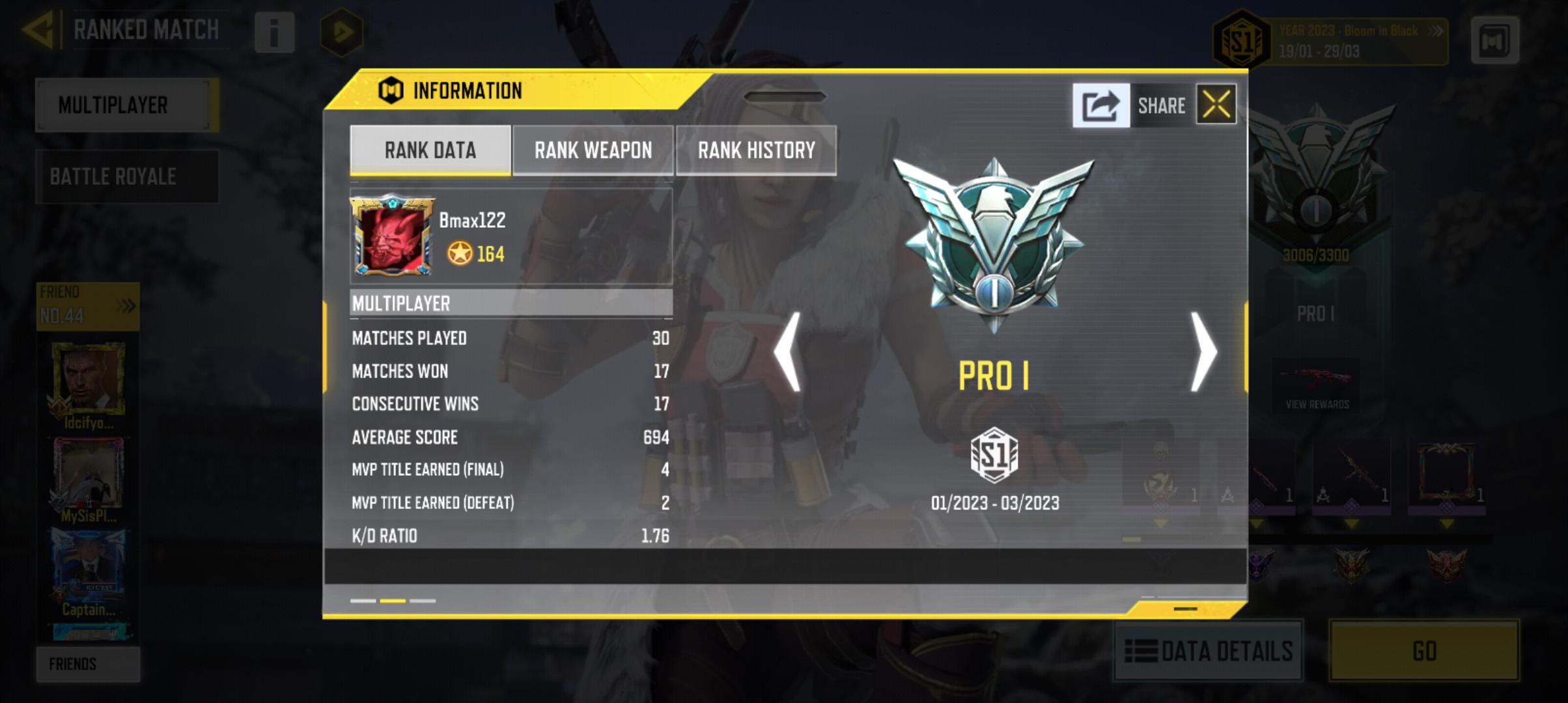Open the info panel via the top-left i icon
The height and width of the screenshot is (703, 1568).
pos(275,33)
